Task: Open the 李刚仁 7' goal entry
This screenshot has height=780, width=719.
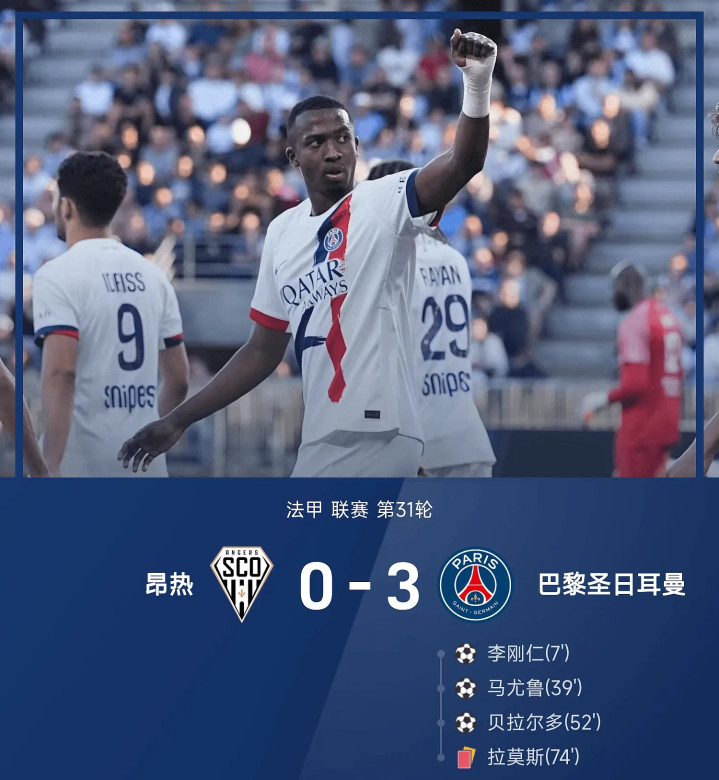Action: [527, 654]
